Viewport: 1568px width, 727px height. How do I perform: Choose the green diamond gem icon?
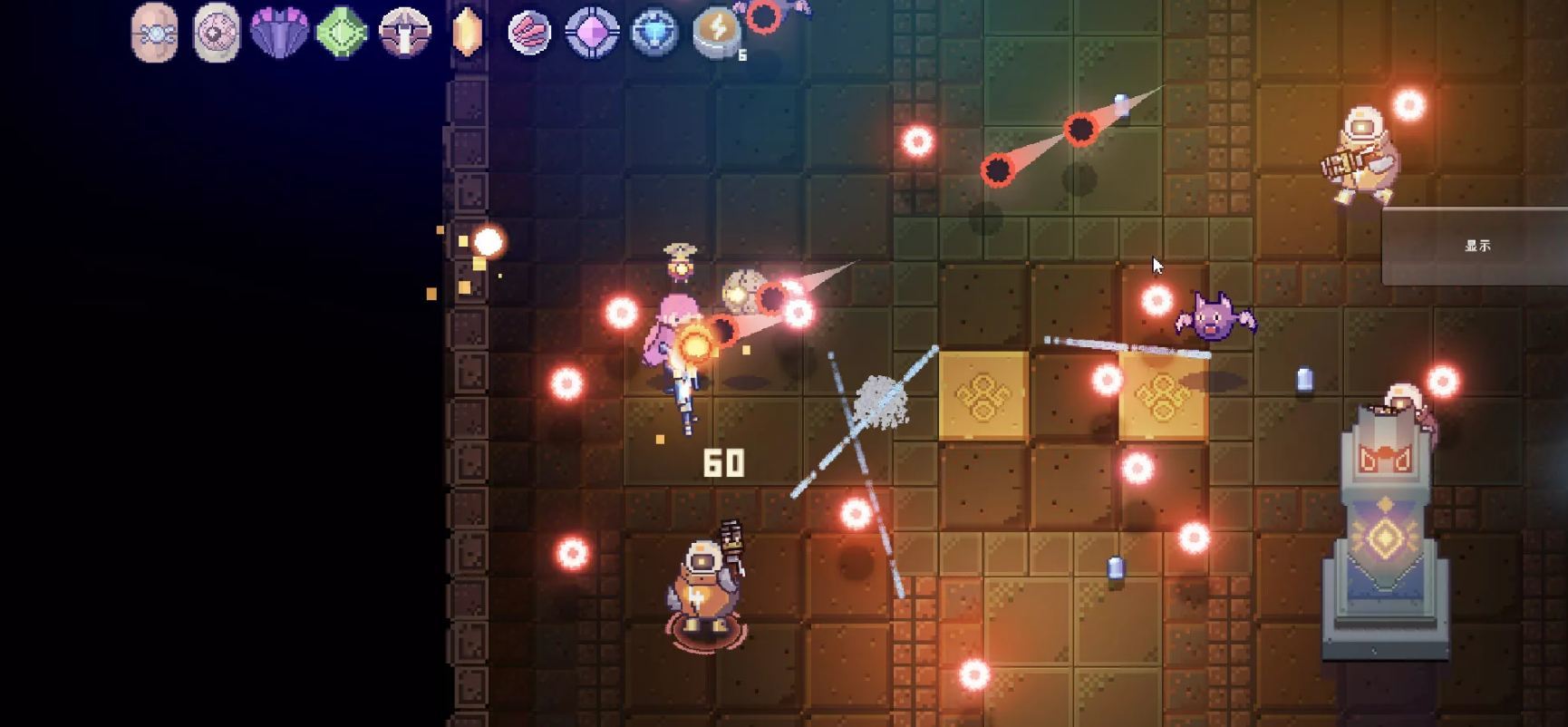(342, 33)
